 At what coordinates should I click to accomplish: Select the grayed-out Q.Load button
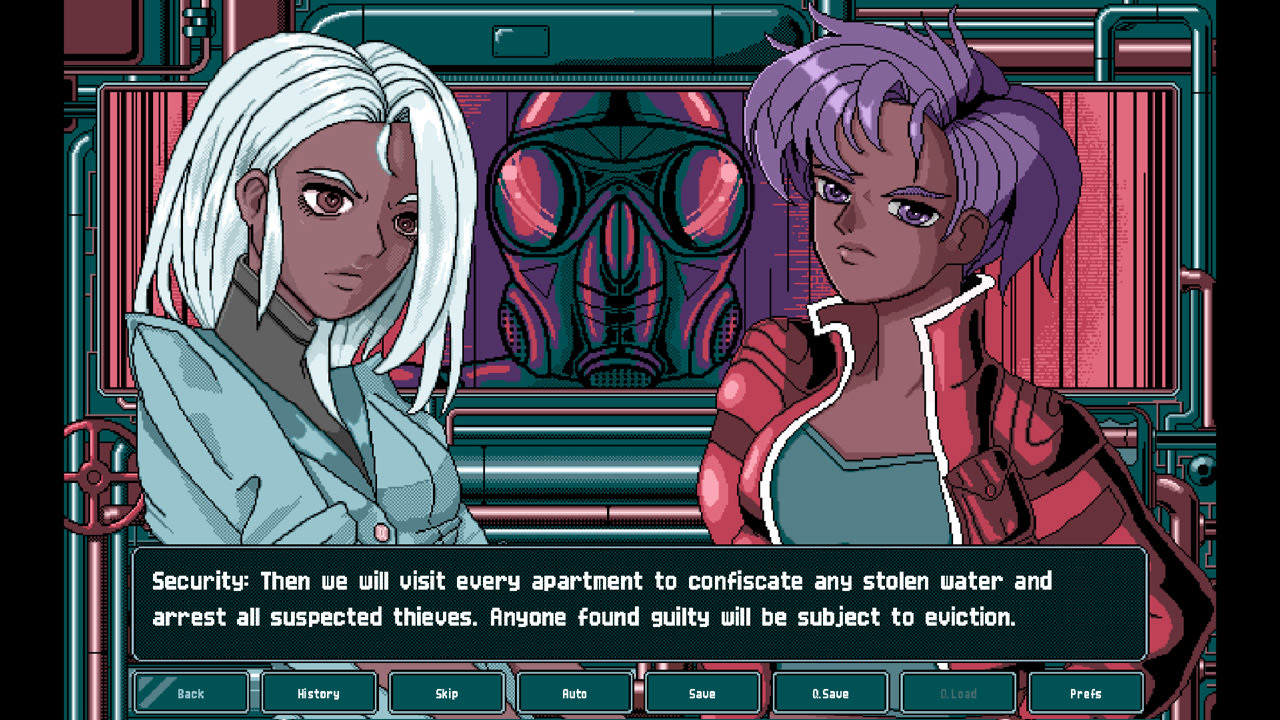pos(958,692)
